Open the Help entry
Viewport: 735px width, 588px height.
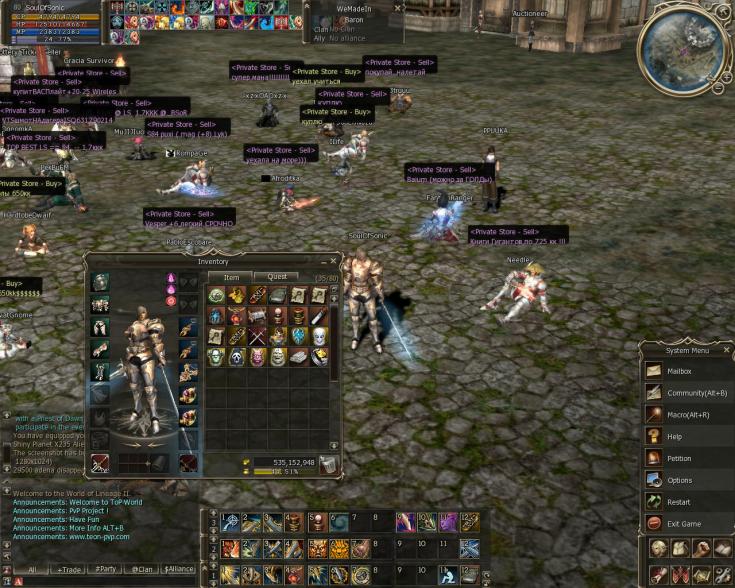click(x=675, y=437)
